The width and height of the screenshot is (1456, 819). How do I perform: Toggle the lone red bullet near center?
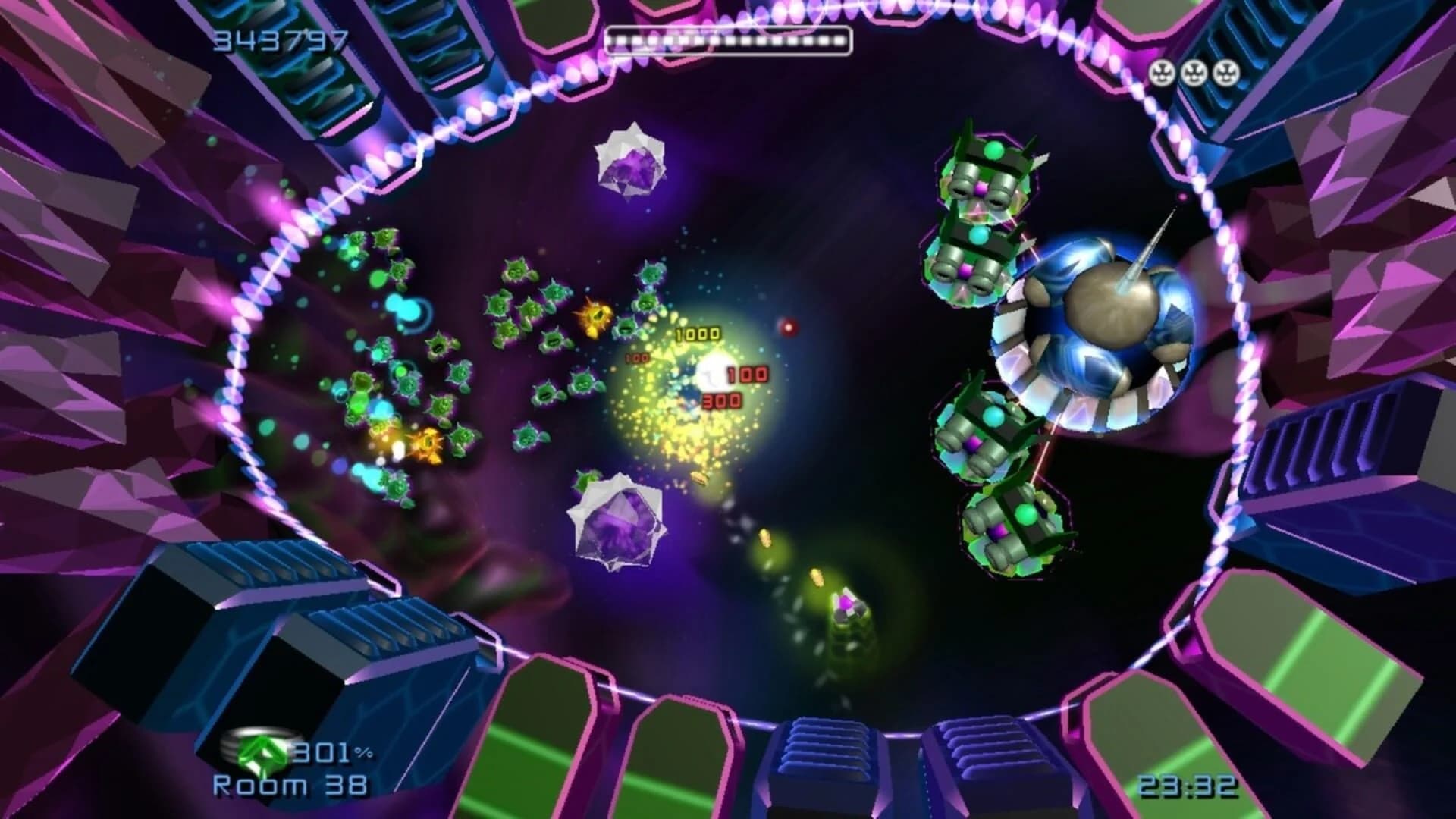787,328
